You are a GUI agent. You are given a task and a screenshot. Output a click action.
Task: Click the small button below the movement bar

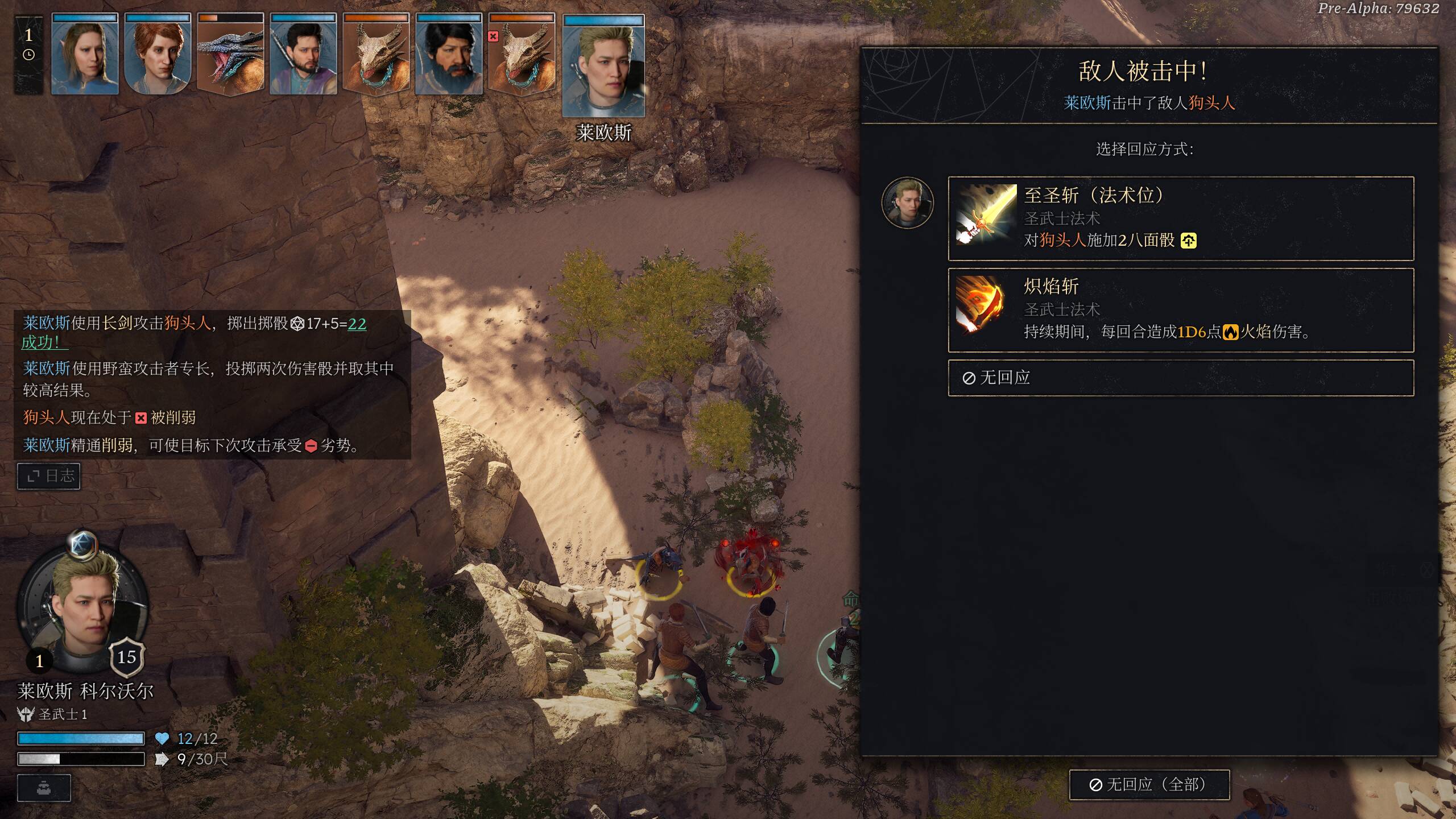coord(44,788)
